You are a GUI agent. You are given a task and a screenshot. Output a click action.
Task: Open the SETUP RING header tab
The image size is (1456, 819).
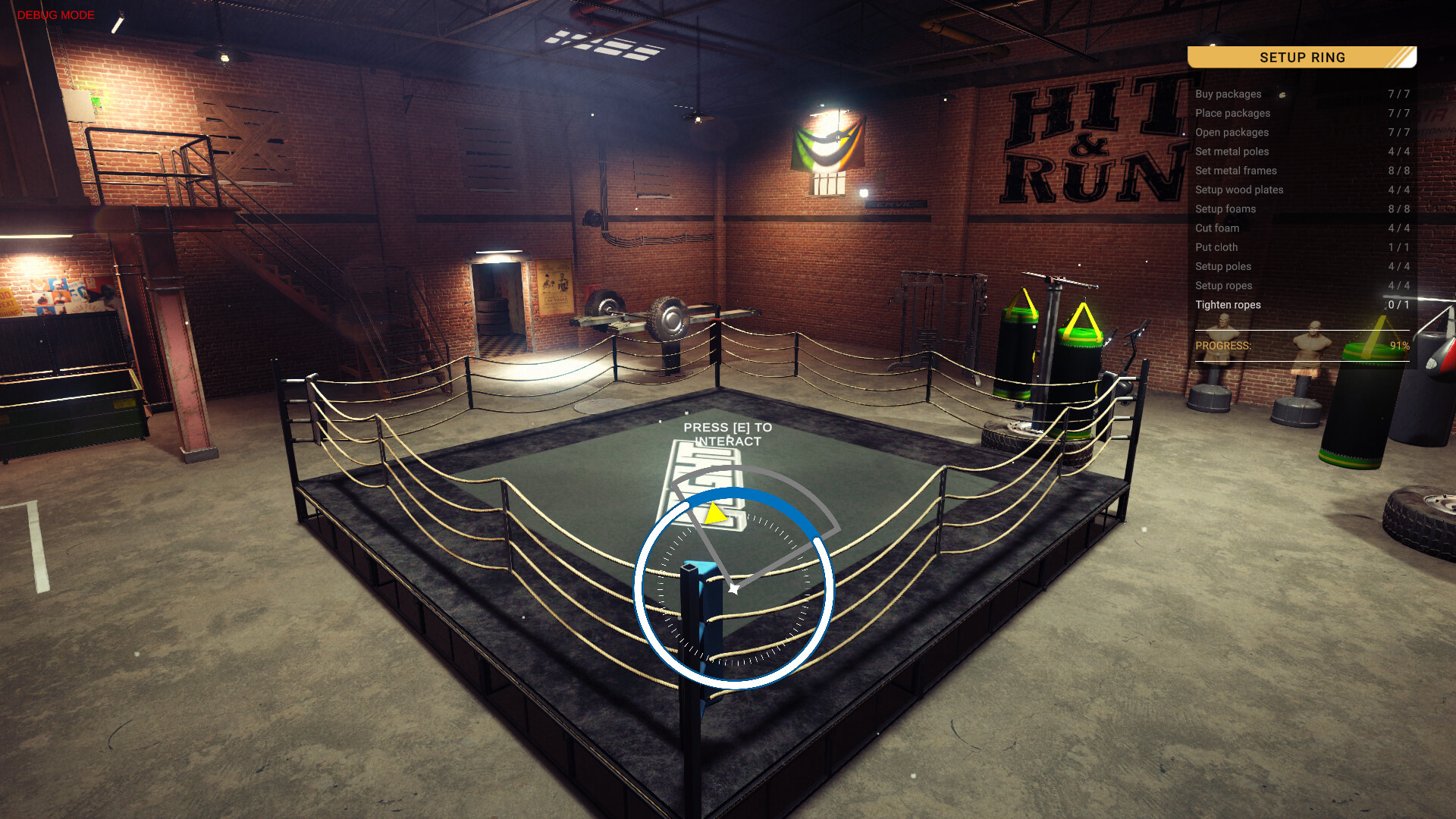(x=1301, y=58)
